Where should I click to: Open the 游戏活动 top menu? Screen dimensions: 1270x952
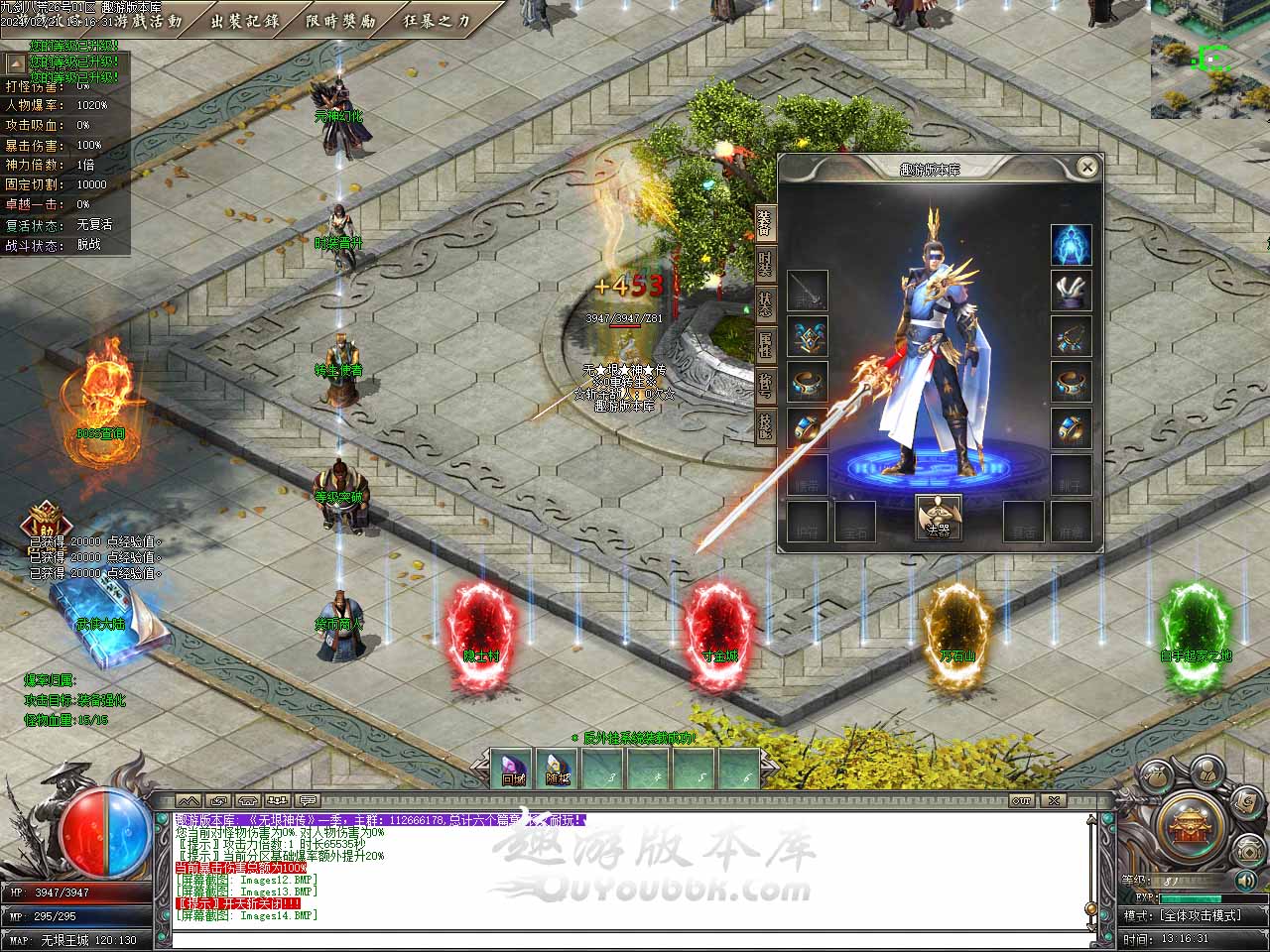(x=151, y=20)
